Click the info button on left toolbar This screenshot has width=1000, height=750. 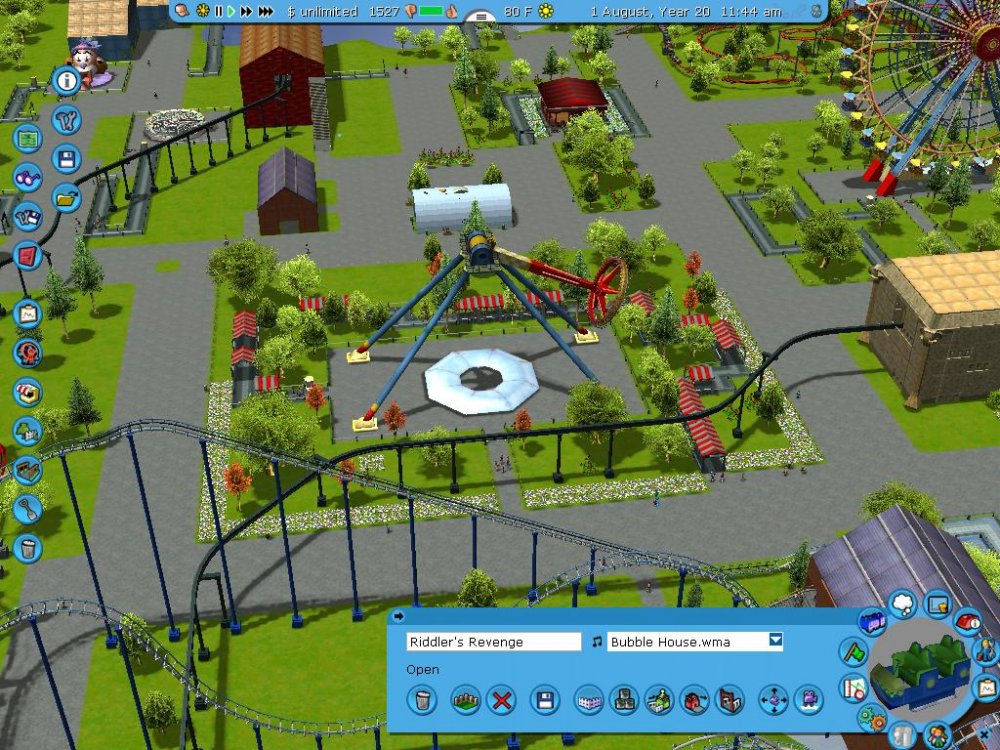coord(67,81)
